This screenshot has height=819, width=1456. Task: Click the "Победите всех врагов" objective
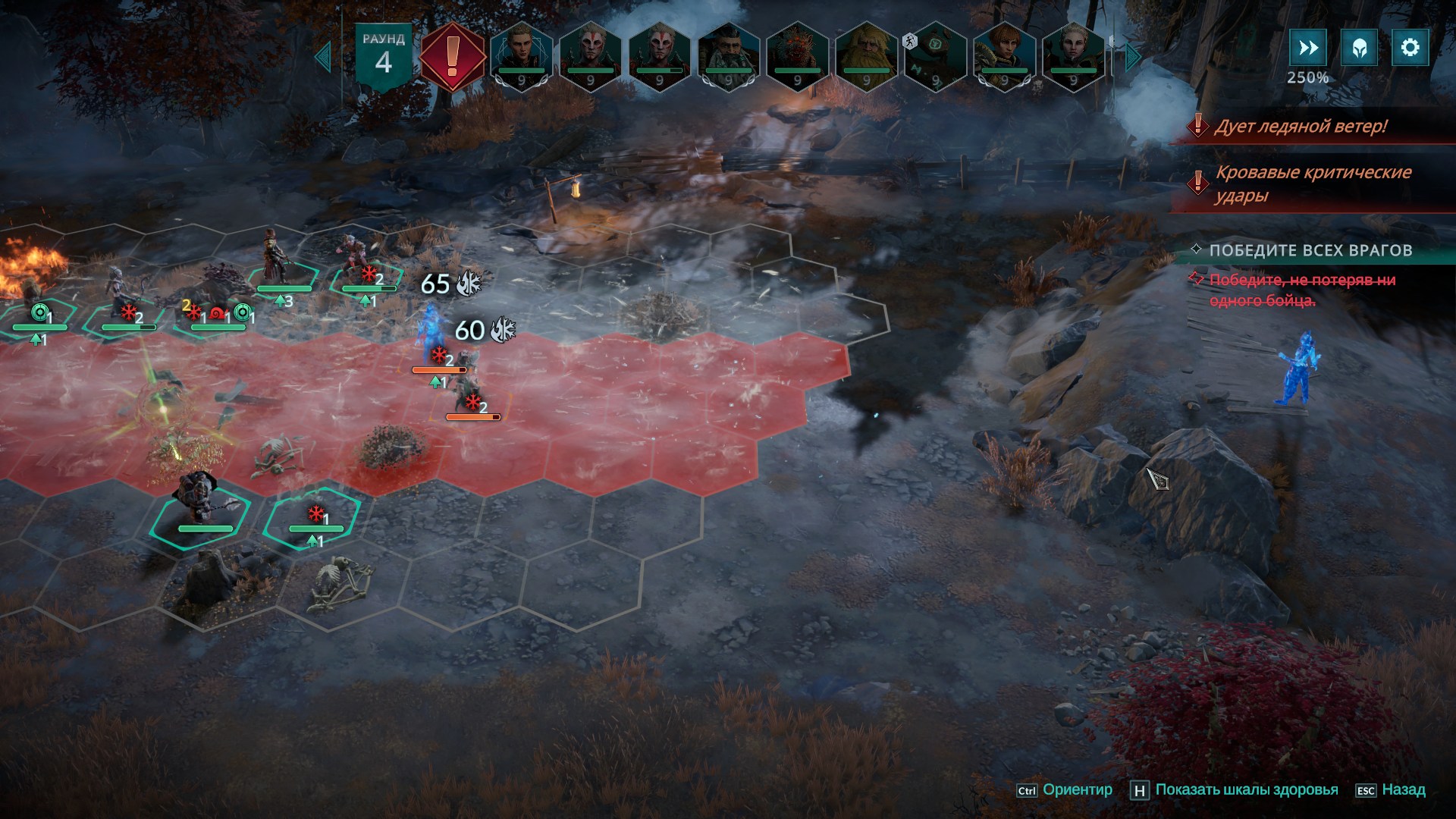1310,250
